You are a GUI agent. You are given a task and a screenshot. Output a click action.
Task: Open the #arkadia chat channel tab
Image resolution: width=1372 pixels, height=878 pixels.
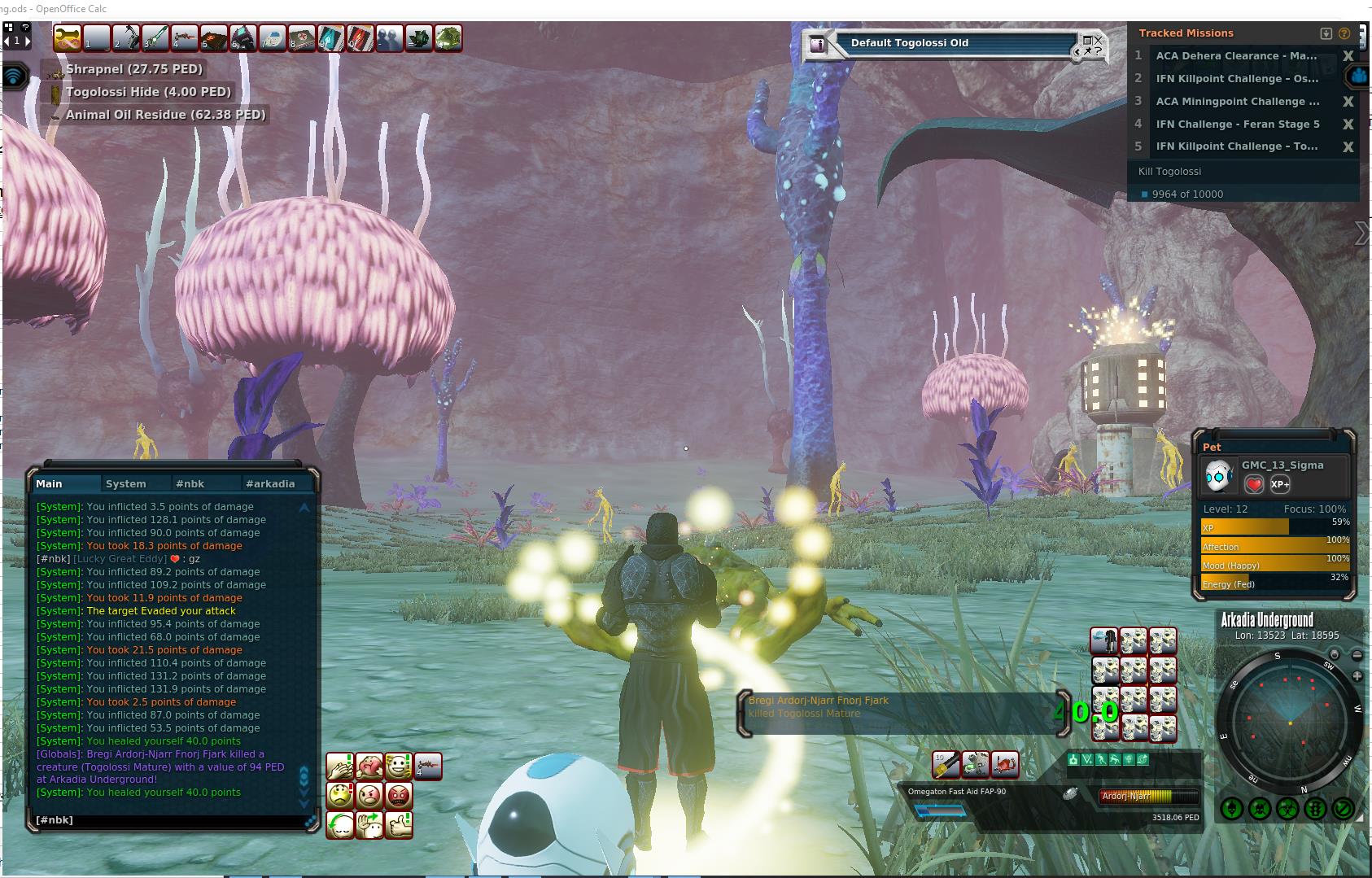point(270,483)
